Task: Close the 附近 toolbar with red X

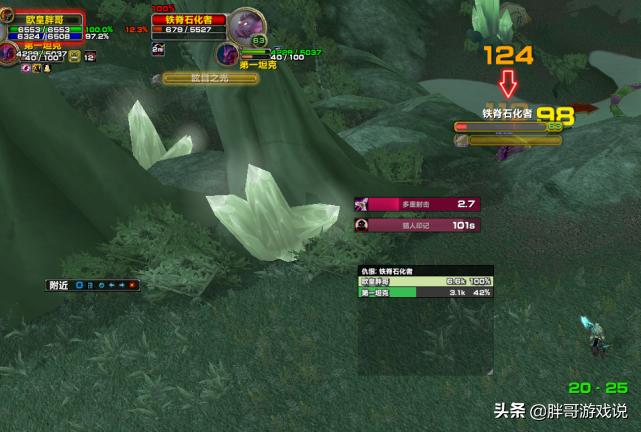Action: coord(133,285)
